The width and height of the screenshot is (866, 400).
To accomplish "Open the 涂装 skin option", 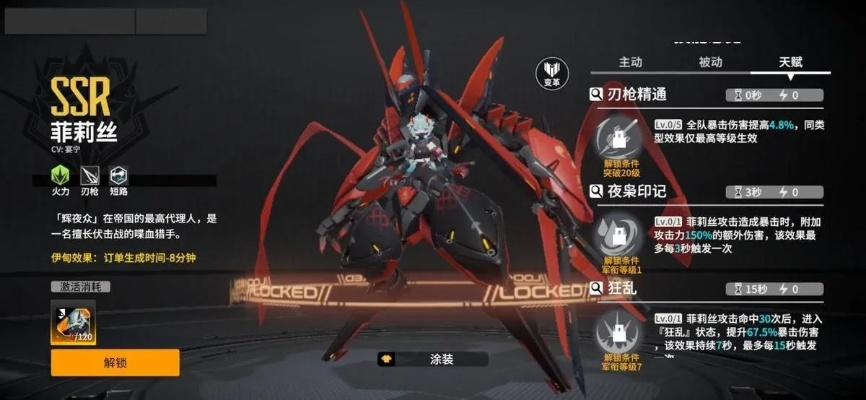I will pyautogui.click(x=431, y=358).
